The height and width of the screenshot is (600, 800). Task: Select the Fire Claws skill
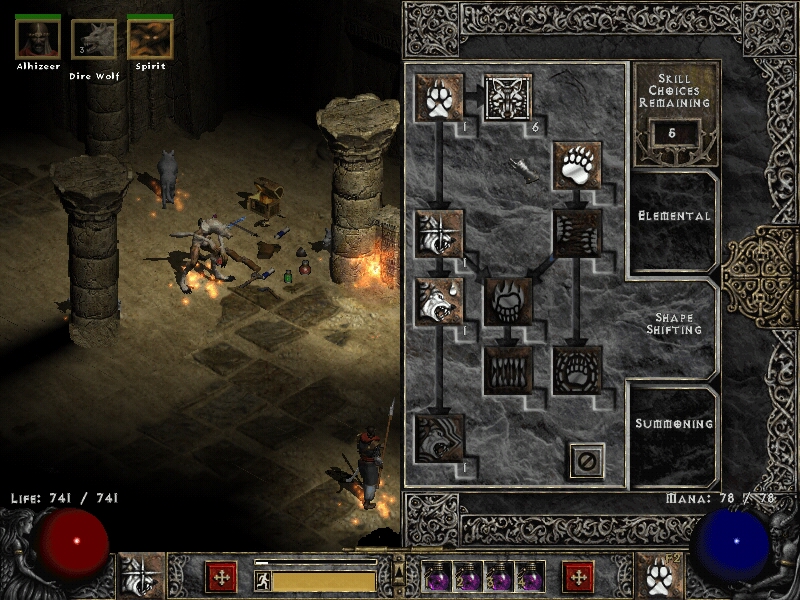(x=508, y=301)
